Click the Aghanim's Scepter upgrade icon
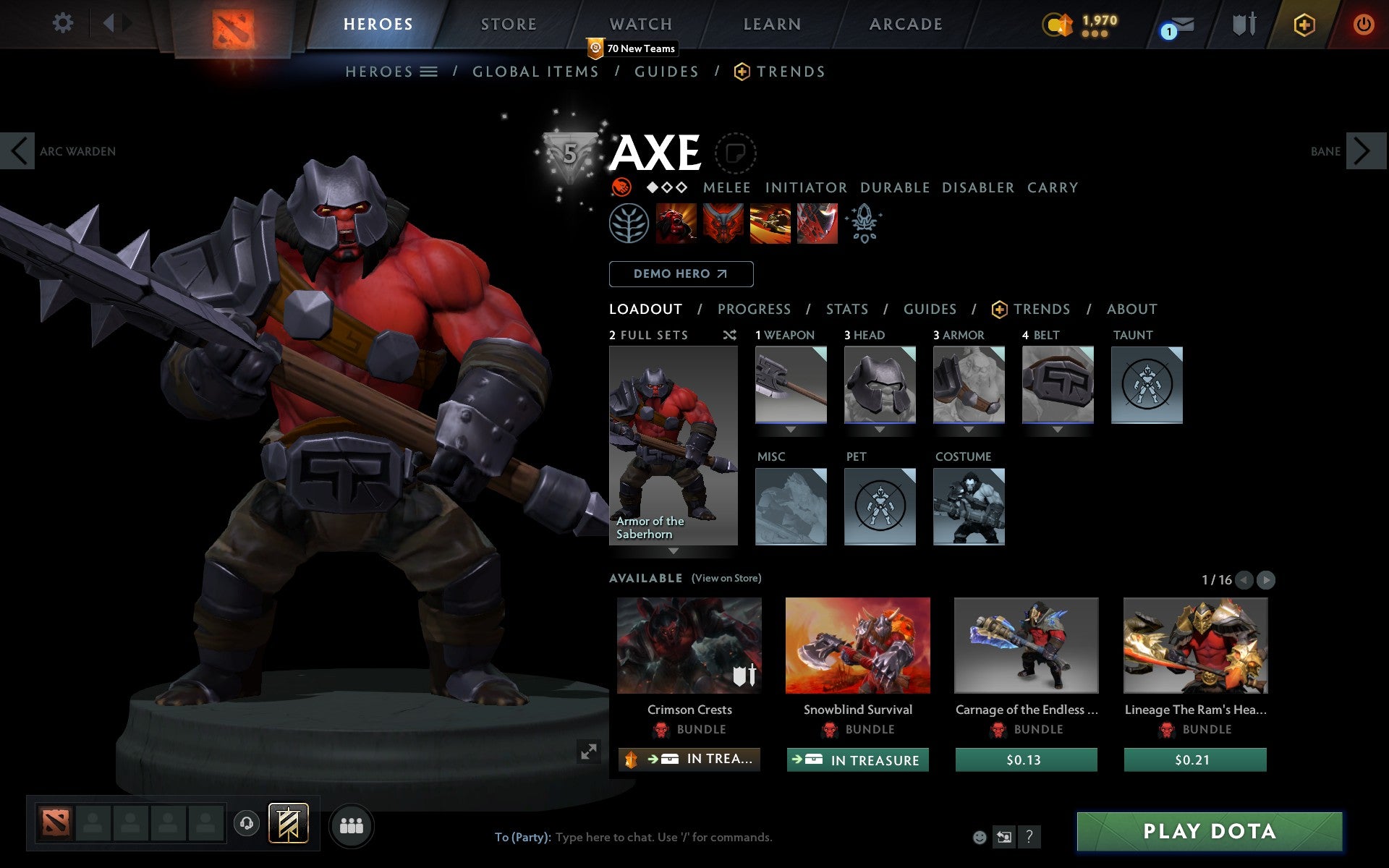Screen dimensions: 1389x868 [865, 224]
